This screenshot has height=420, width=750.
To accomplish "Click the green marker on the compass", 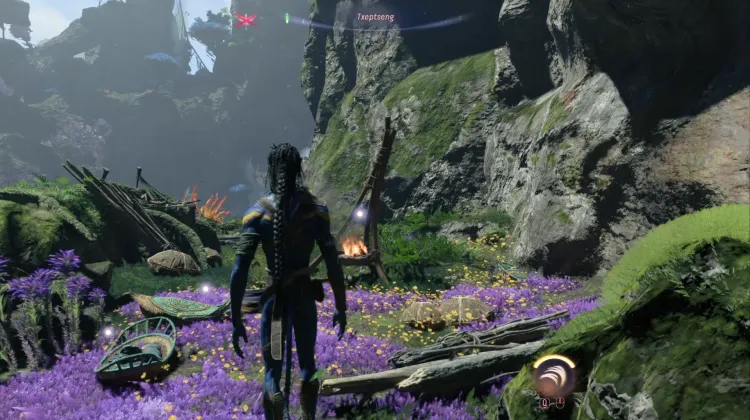I will pos(288,18).
